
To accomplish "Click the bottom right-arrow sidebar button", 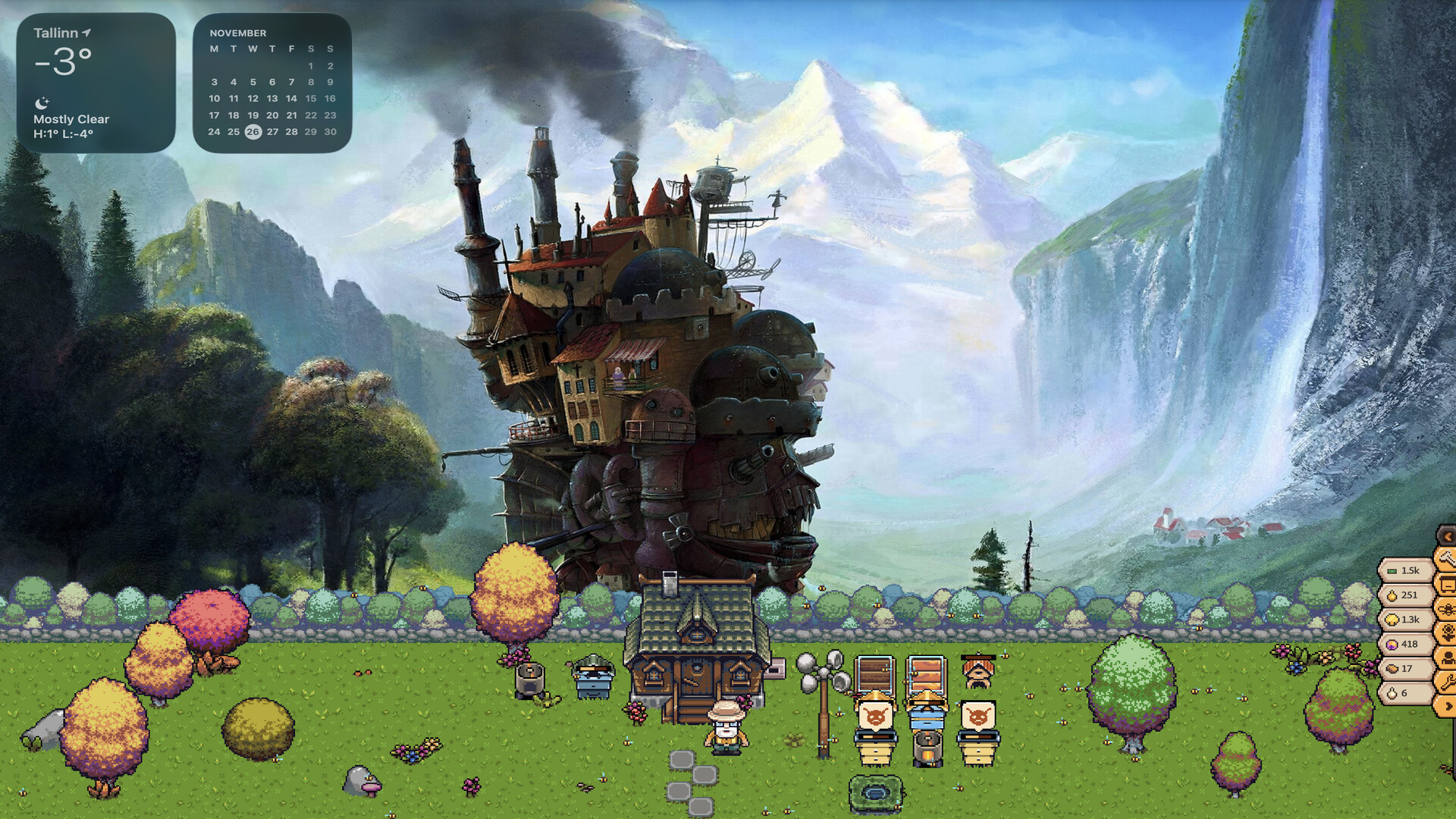I will coord(1447,706).
